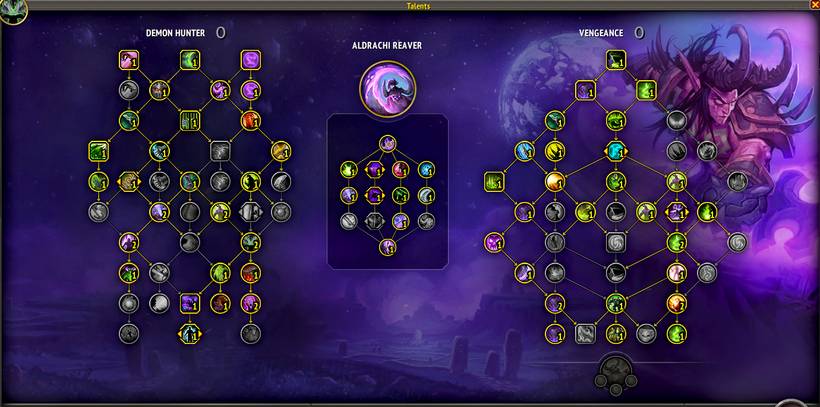Activate the bright cyan talent in Vengeance tree
The image size is (820, 407).
(617, 151)
